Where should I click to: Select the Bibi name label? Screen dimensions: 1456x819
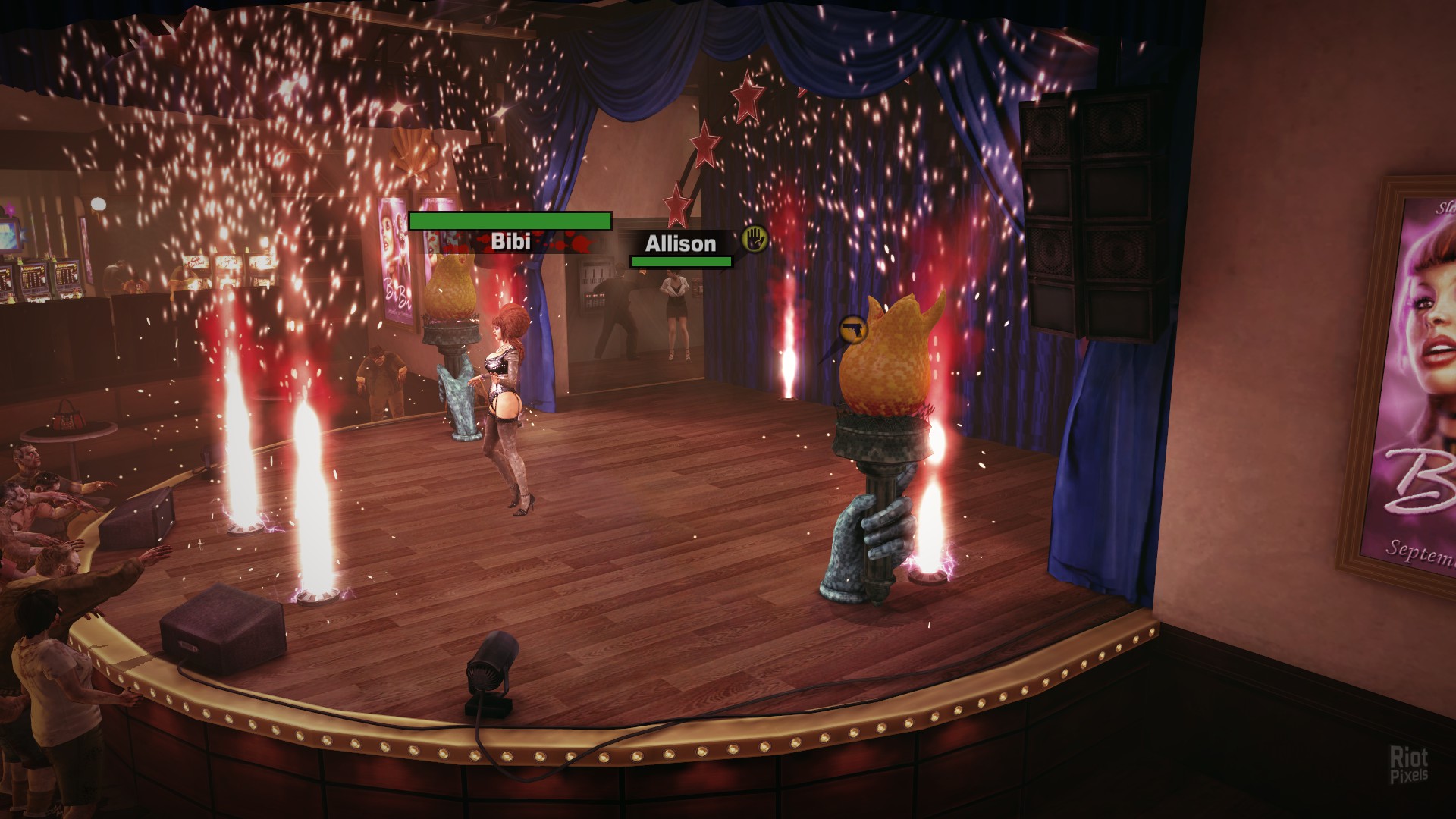(510, 242)
